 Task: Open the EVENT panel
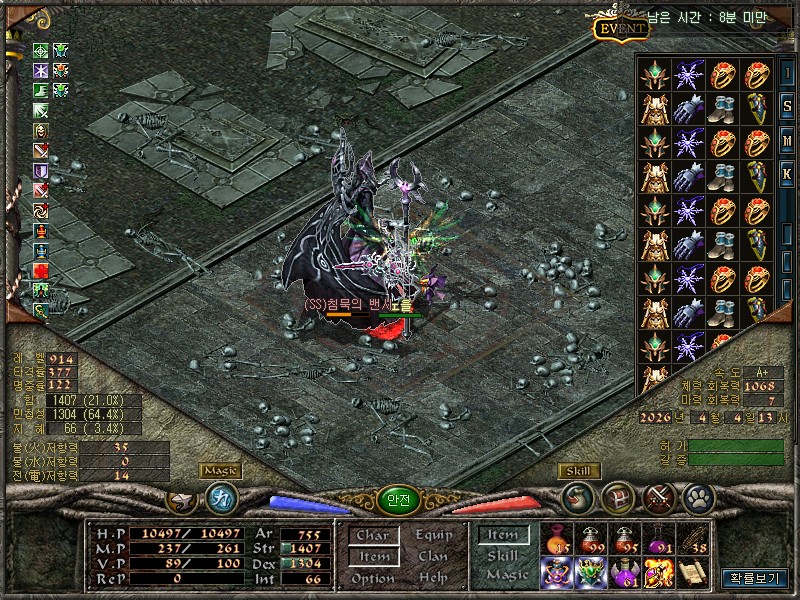(622, 29)
